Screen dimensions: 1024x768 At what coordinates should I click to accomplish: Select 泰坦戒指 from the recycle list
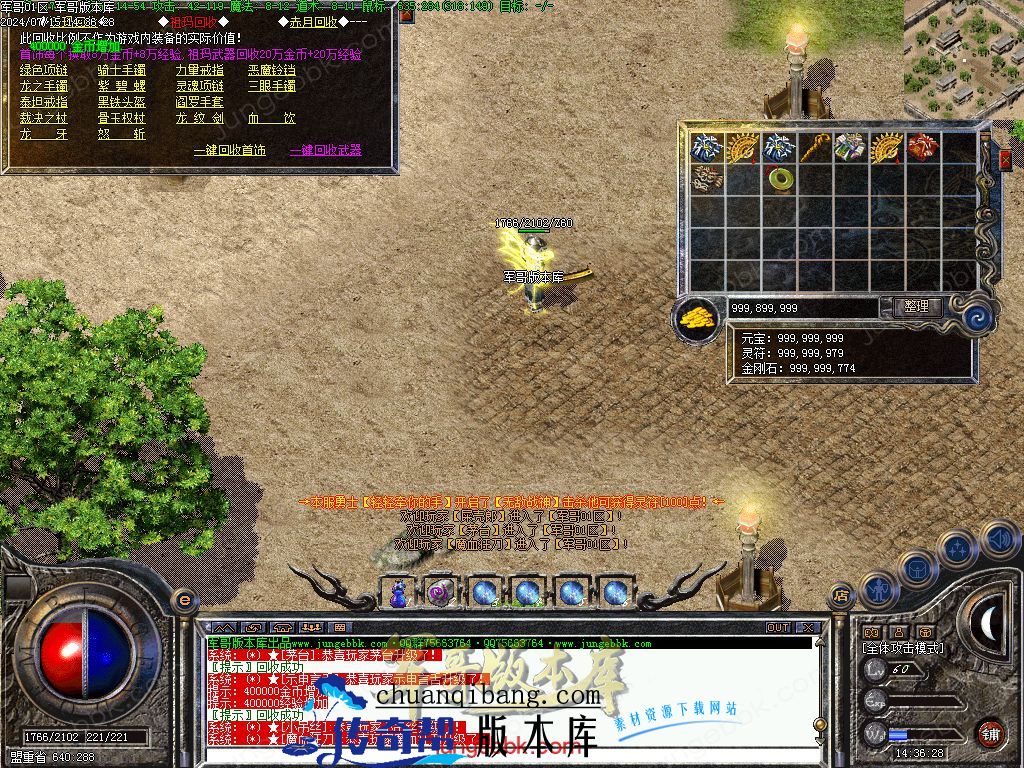tap(44, 102)
